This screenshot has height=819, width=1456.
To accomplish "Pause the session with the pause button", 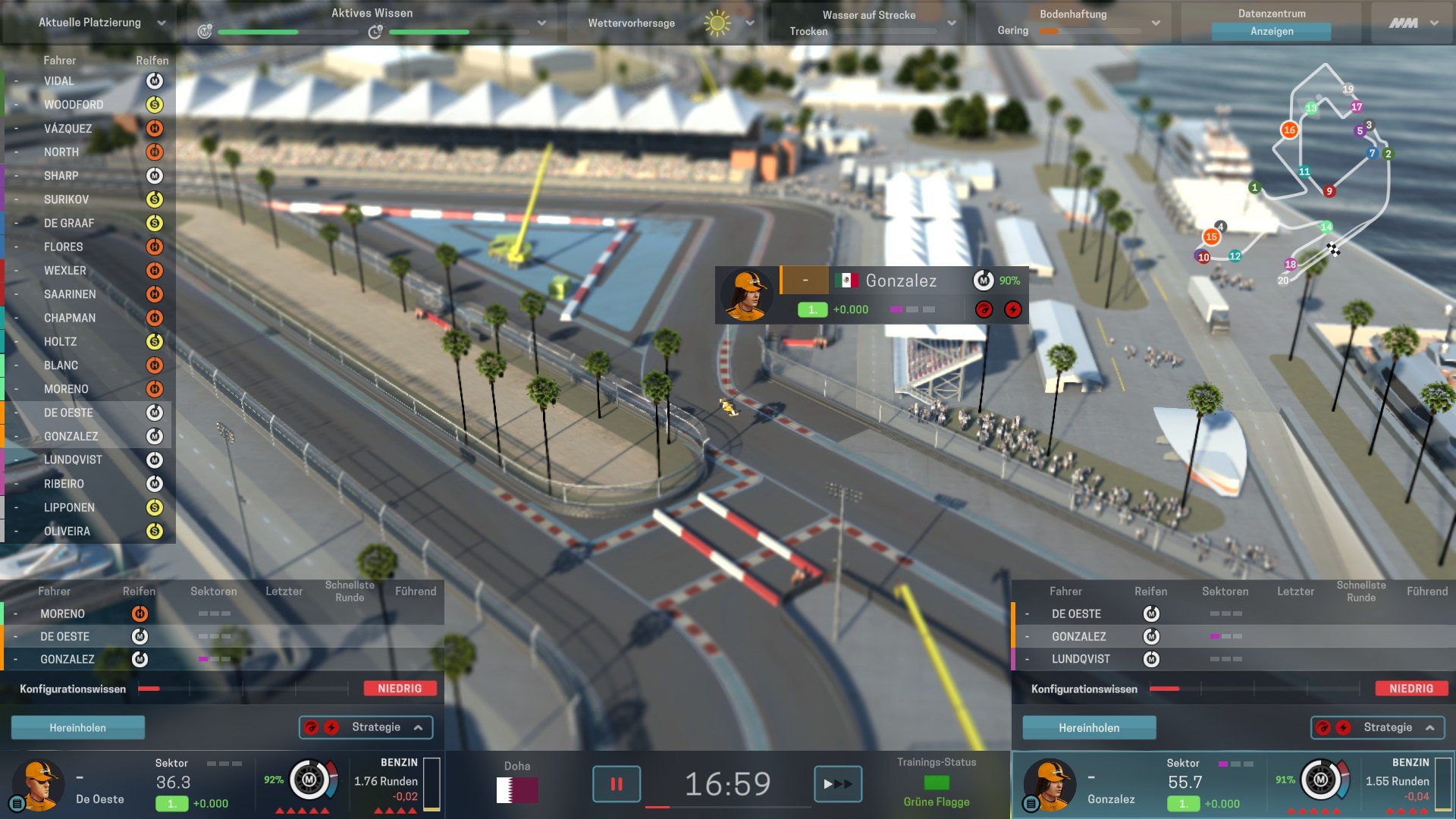I will (616, 784).
